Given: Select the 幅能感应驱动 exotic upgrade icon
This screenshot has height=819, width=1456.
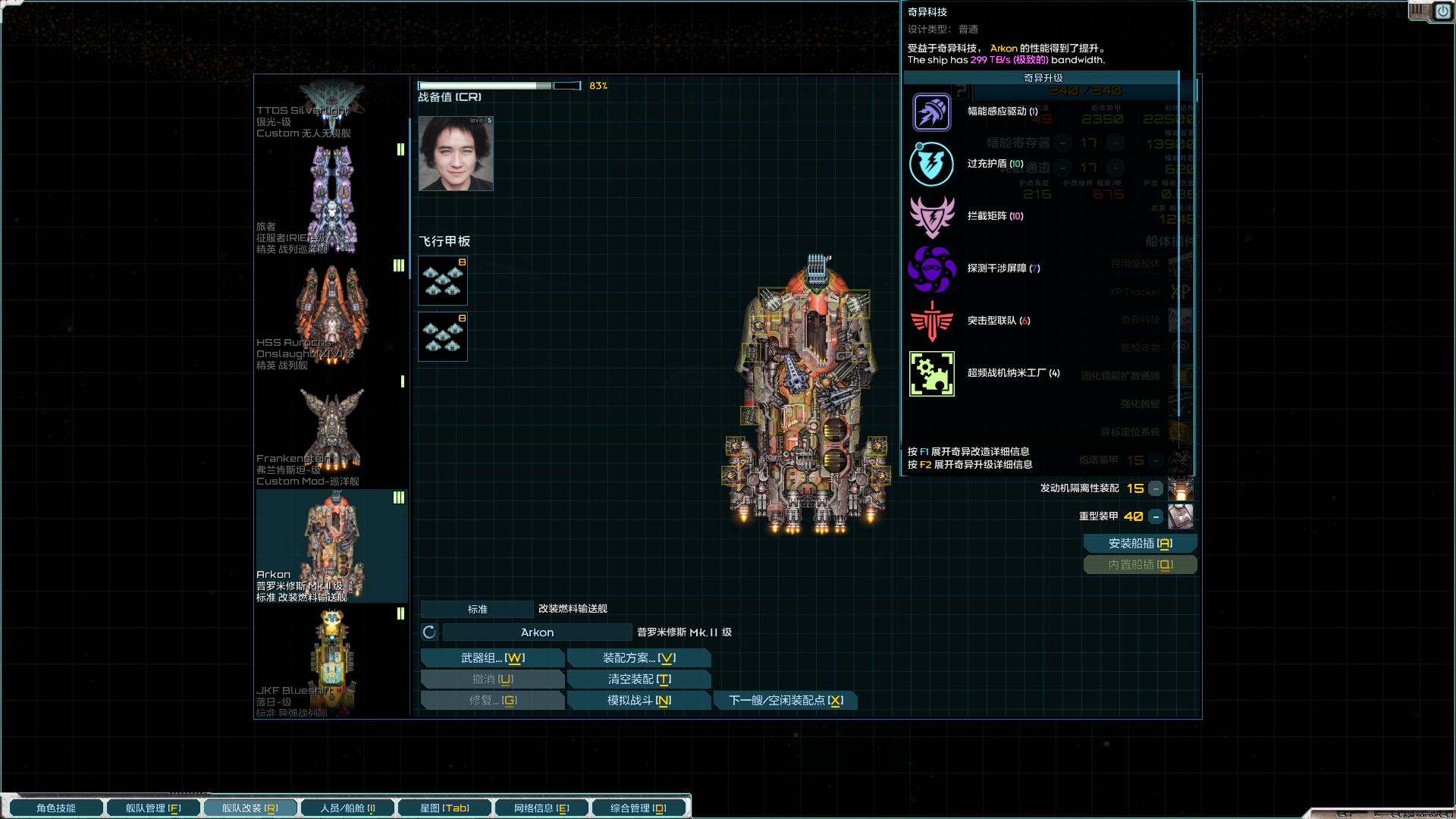Looking at the screenshot, I should click(x=931, y=112).
